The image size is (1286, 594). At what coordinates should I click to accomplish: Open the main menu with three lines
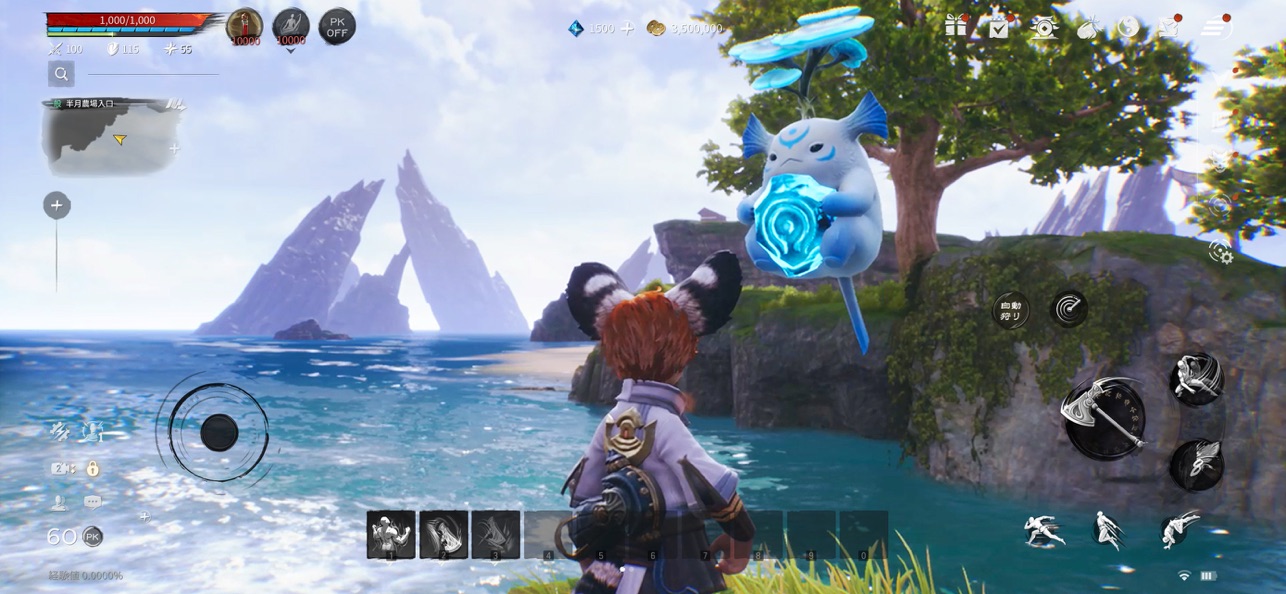1215,27
